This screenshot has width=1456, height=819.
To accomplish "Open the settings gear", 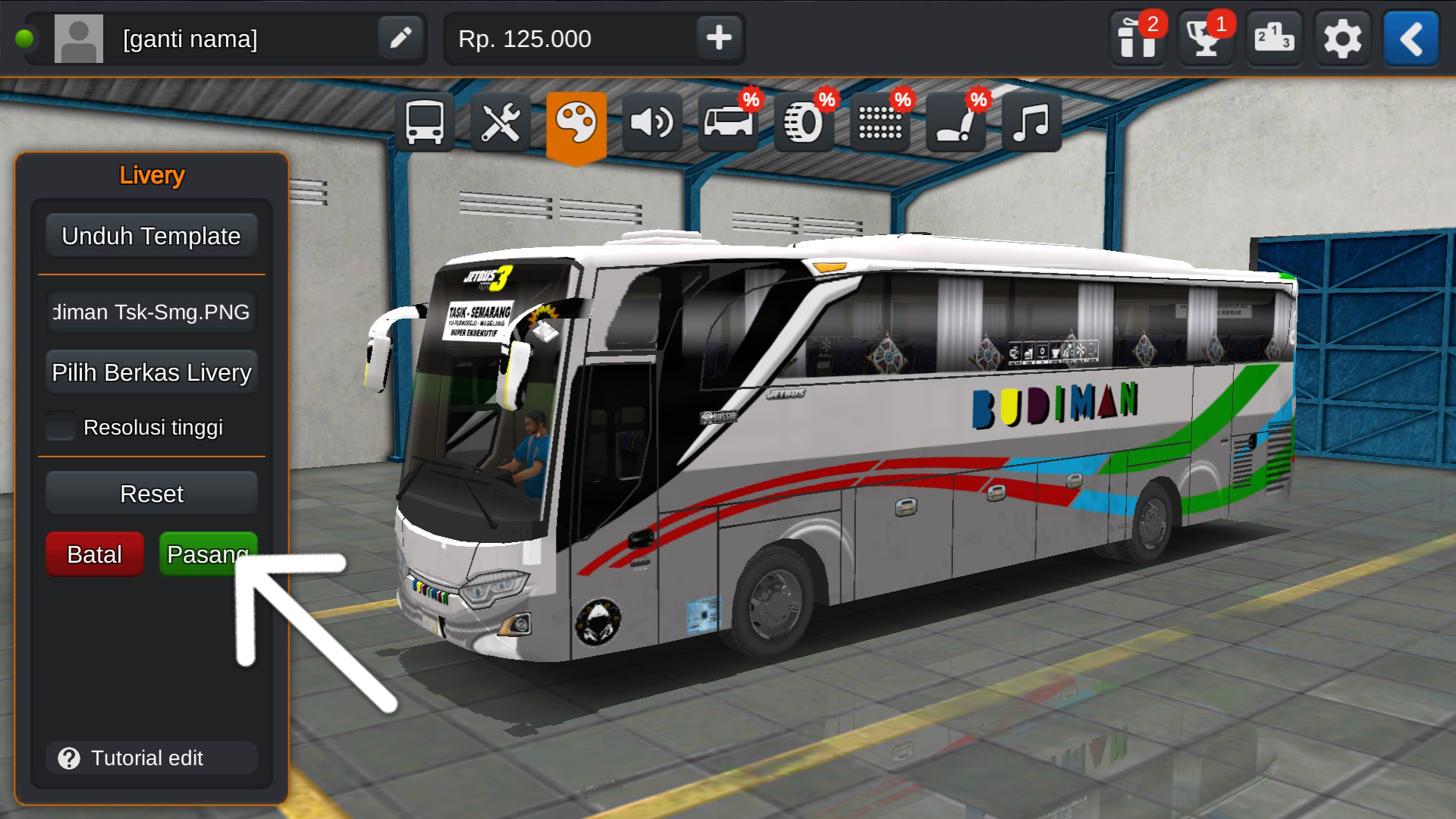I will pos(1341,39).
